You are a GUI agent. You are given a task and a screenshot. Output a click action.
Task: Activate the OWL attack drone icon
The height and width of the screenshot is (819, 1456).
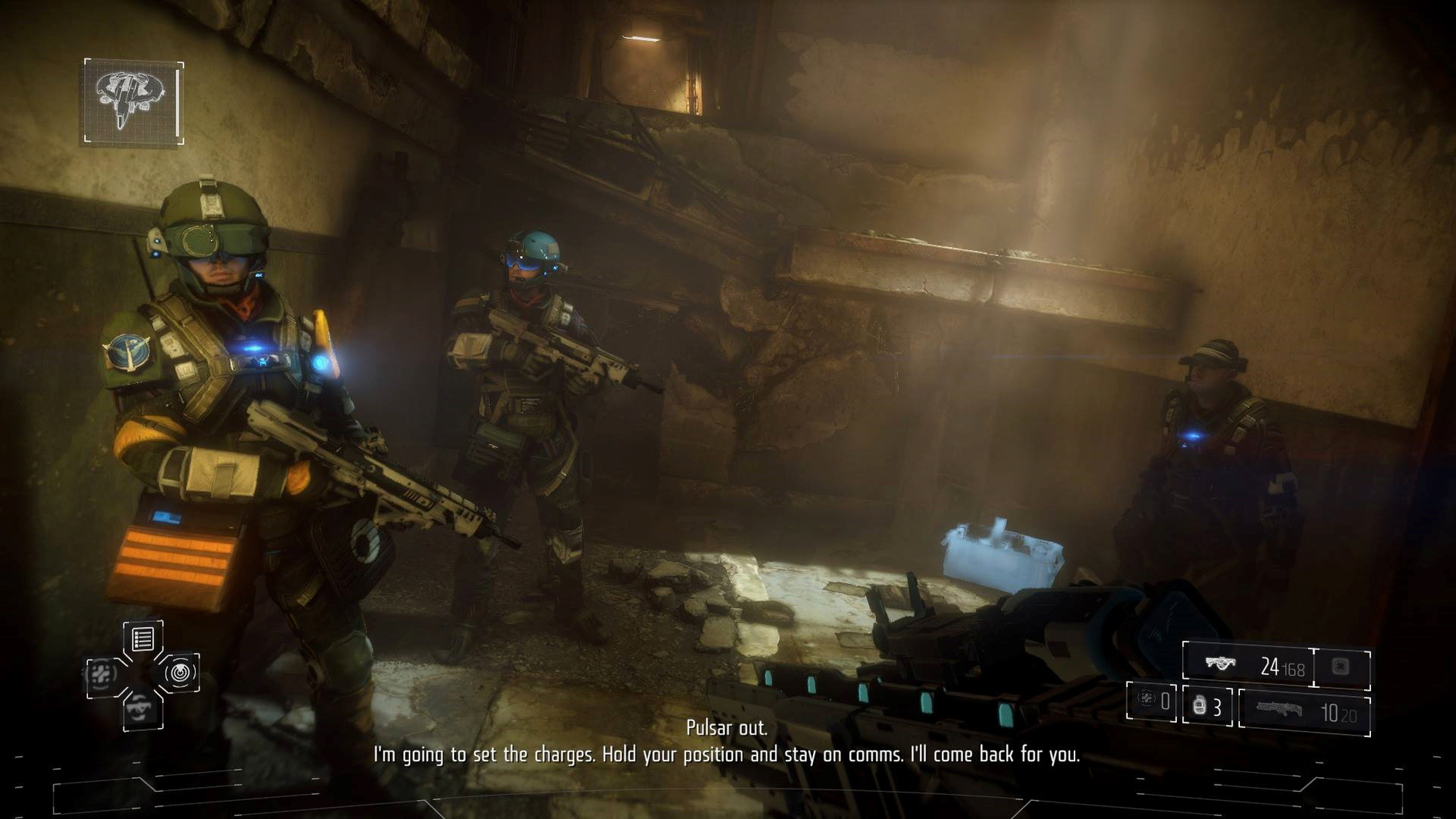pyautogui.click(x=181, y=673)
